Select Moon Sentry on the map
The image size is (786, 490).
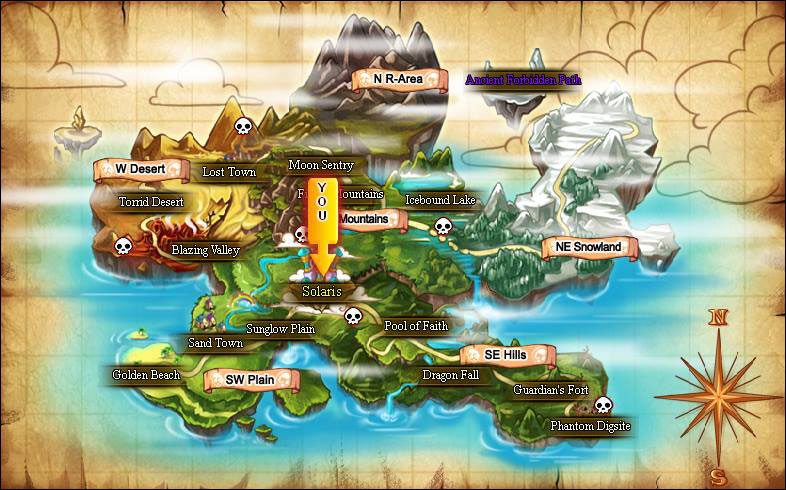(x=321, y=165)
